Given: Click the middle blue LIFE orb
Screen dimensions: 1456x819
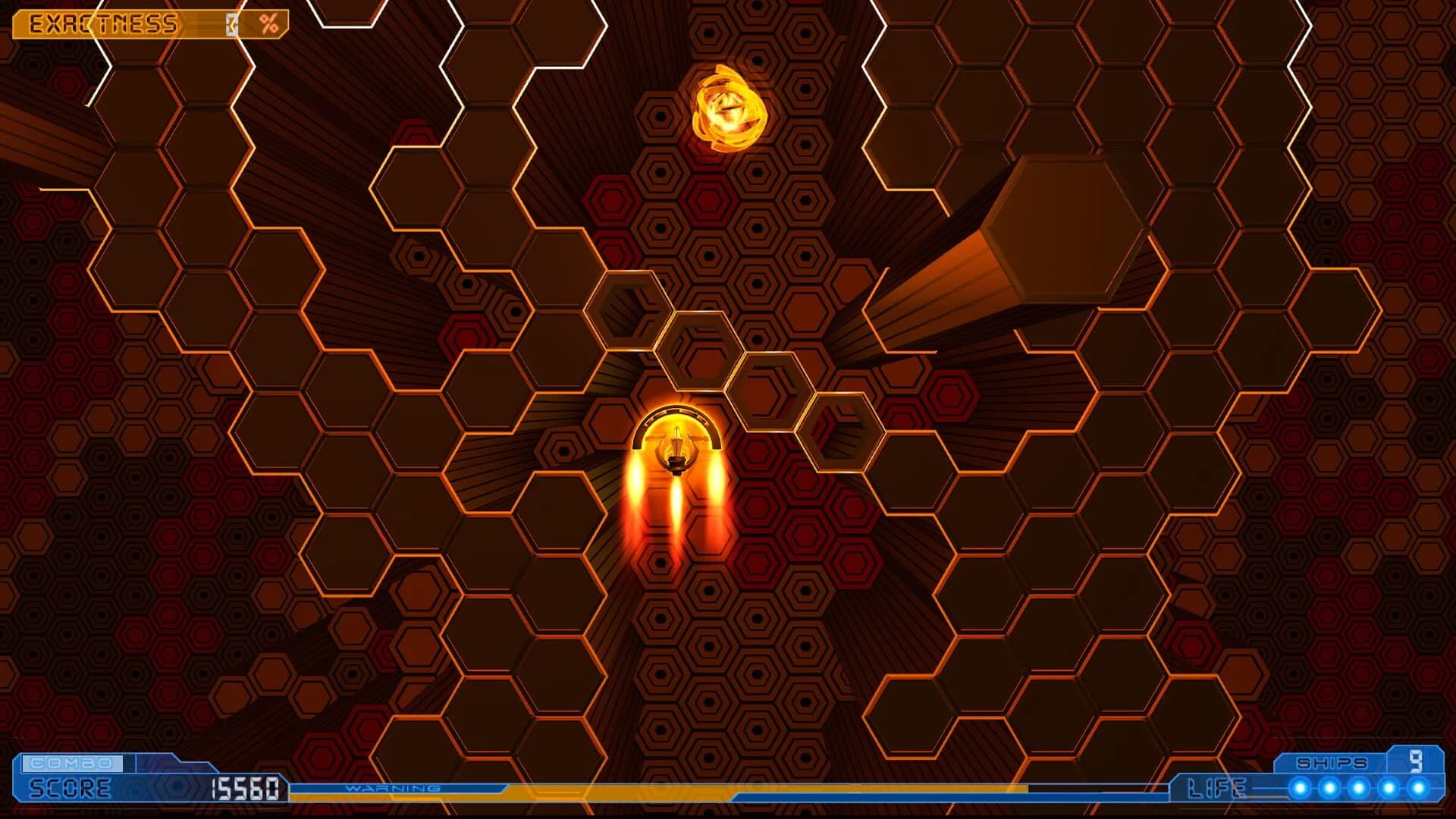Looking at the screenshot, I should (1358, 787).
